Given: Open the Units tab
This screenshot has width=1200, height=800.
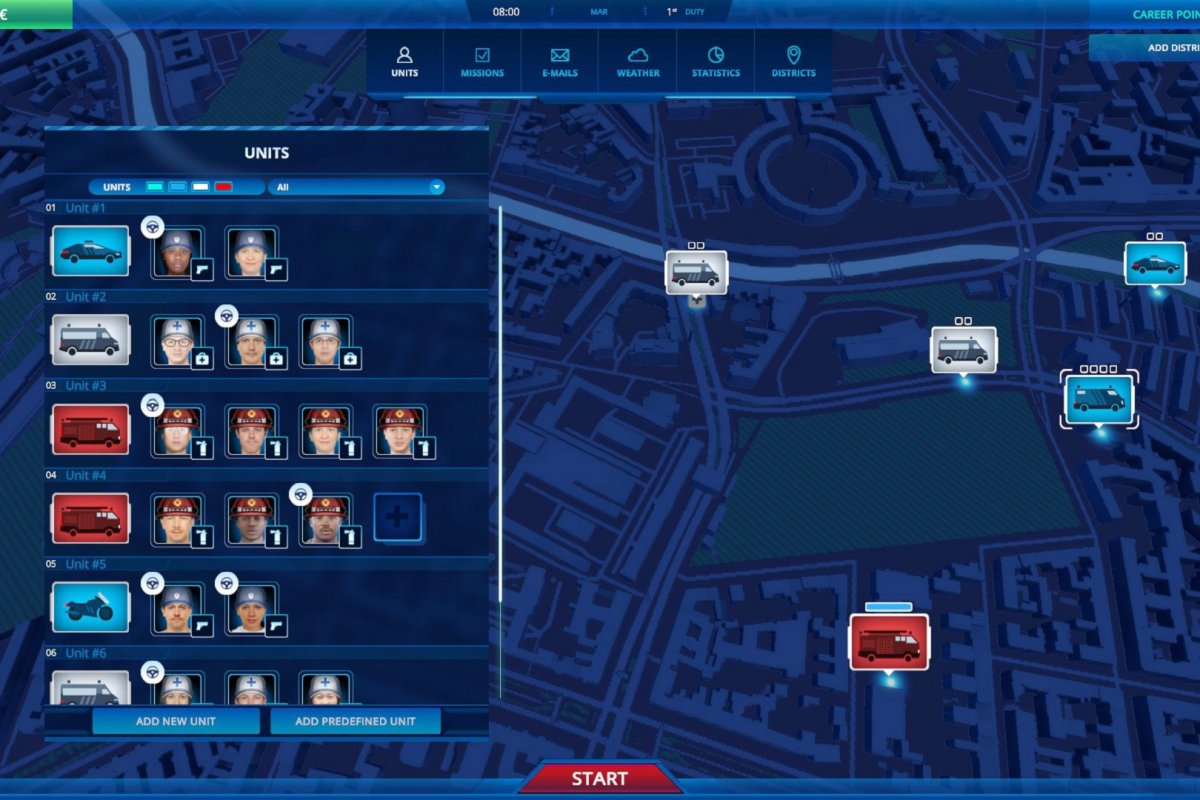Looking at the screenshot, I should 405,61.
